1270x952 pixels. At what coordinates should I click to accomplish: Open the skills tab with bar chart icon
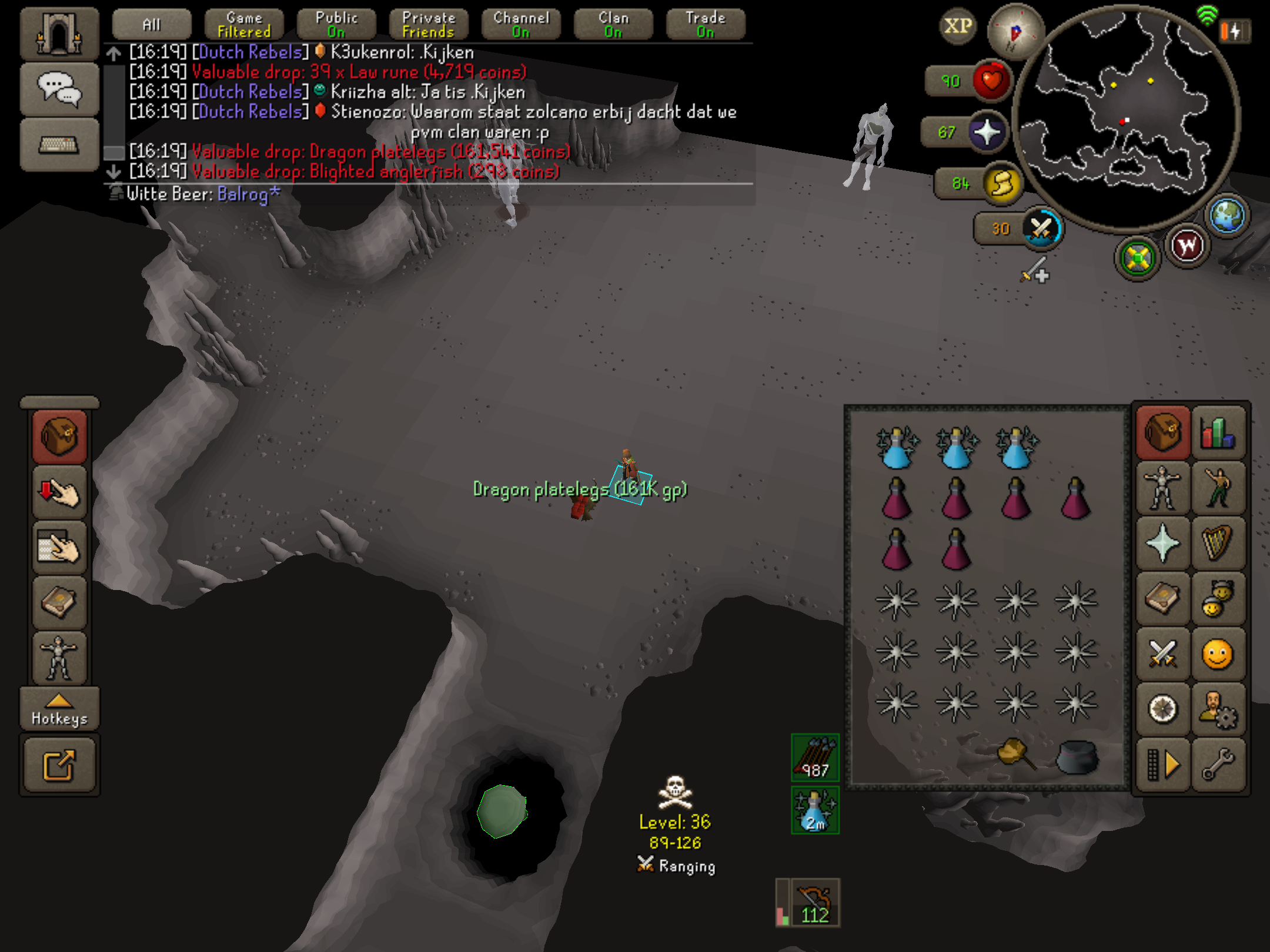tap(1218, 434)
